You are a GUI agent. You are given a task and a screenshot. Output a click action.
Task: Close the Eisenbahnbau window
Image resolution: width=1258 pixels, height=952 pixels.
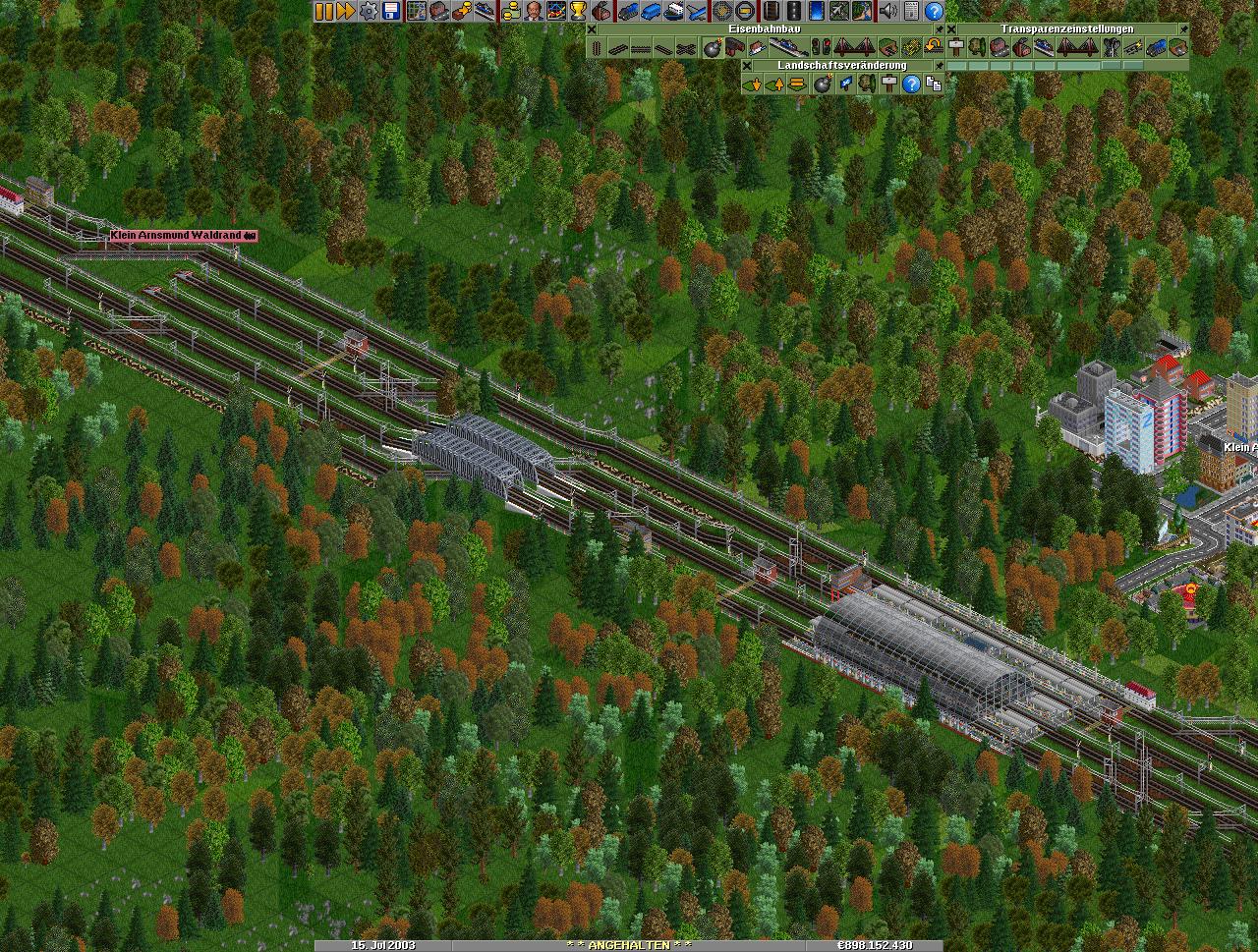[592, 29]
